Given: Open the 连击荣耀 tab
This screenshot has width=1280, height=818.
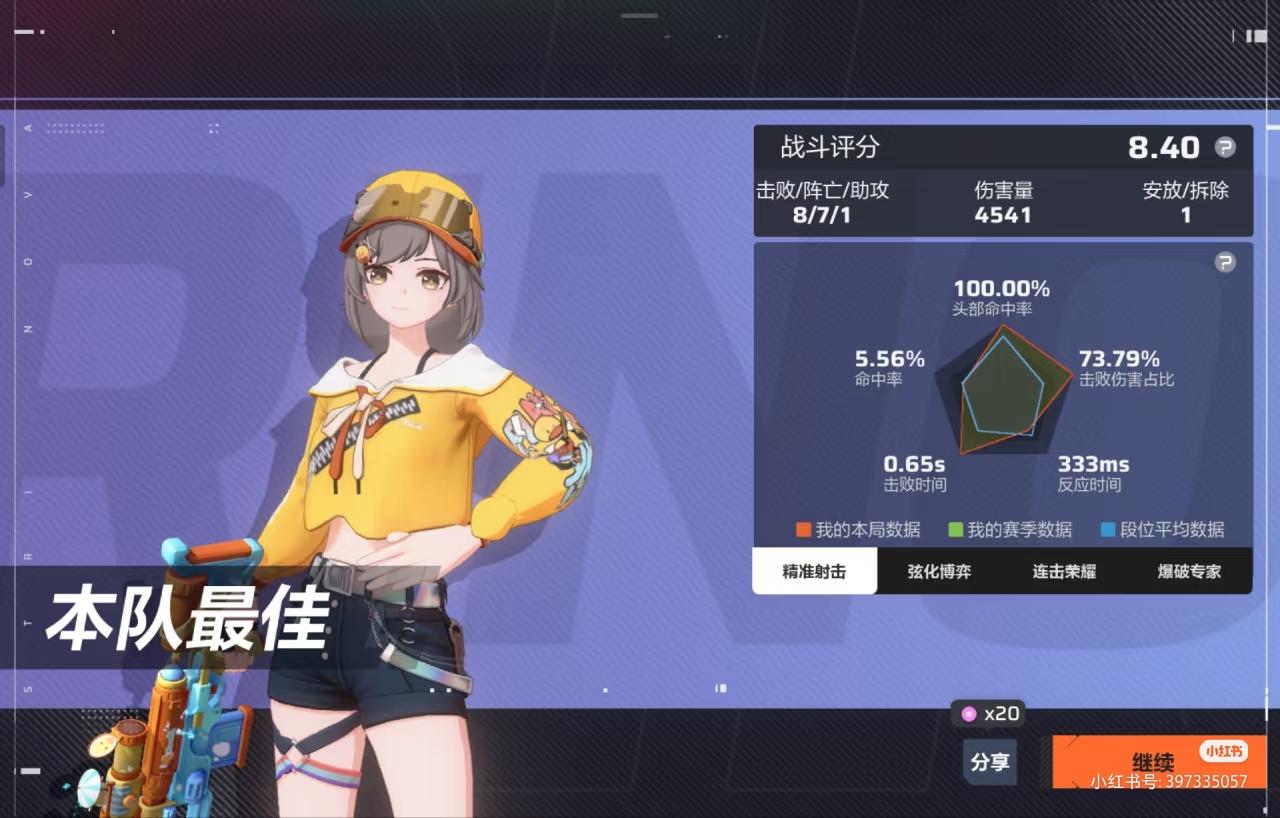Looking at the screenshot, I should click(1063, 572).
